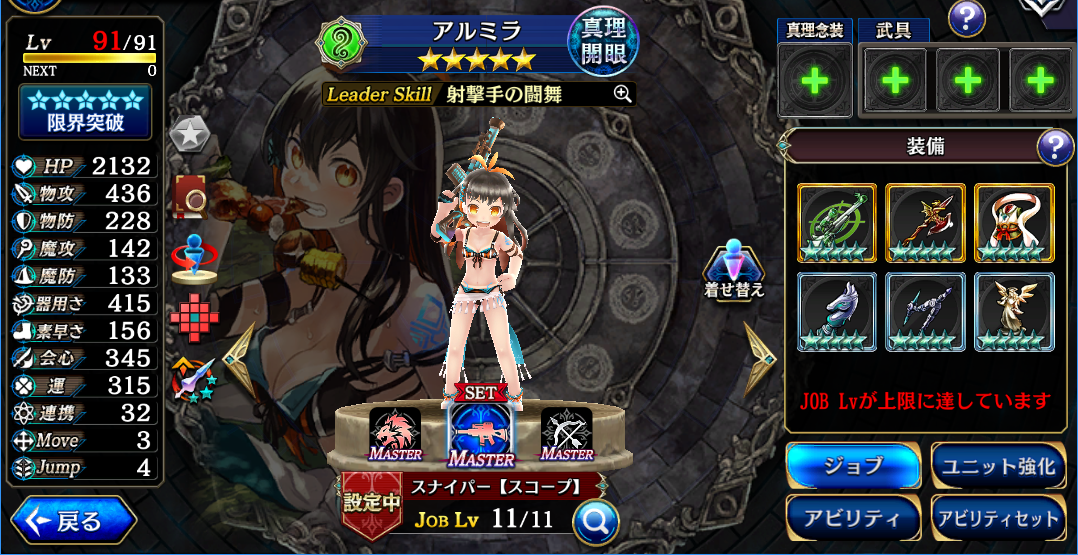The height and width of the screenshot is (555, 1078).
Task: Open job details with blue magnifier button
Action: pos(595,521)
